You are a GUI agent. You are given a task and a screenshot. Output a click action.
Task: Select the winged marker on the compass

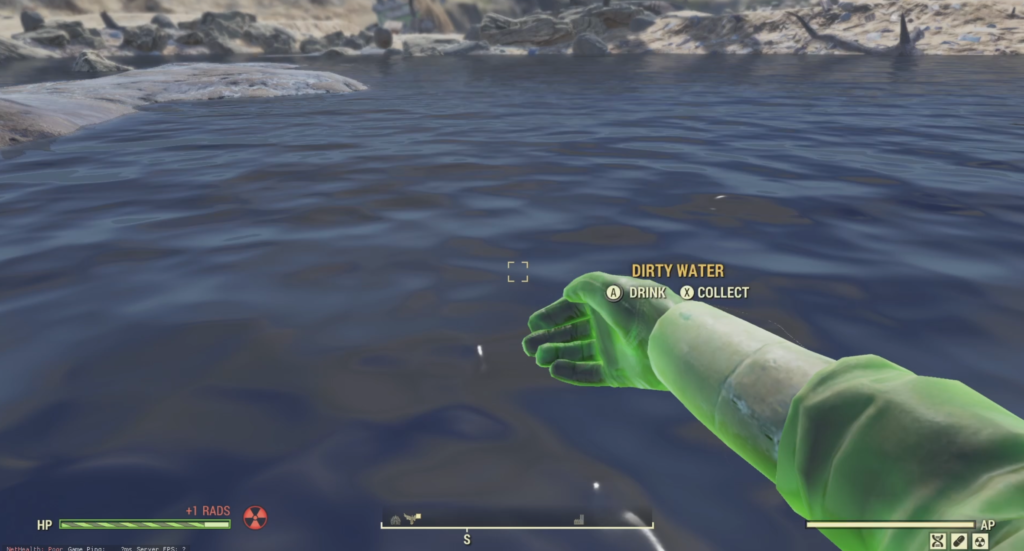[413, 517]
